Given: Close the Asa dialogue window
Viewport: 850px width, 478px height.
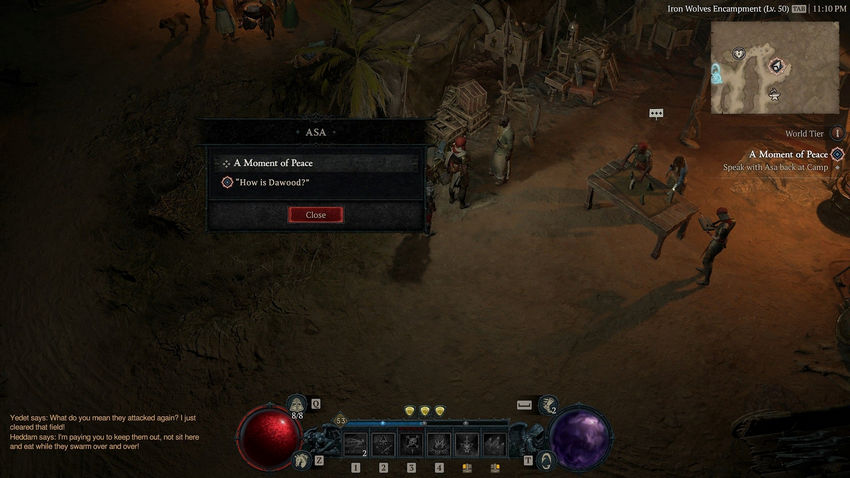Looking at the screenshot, I should 315,215.
